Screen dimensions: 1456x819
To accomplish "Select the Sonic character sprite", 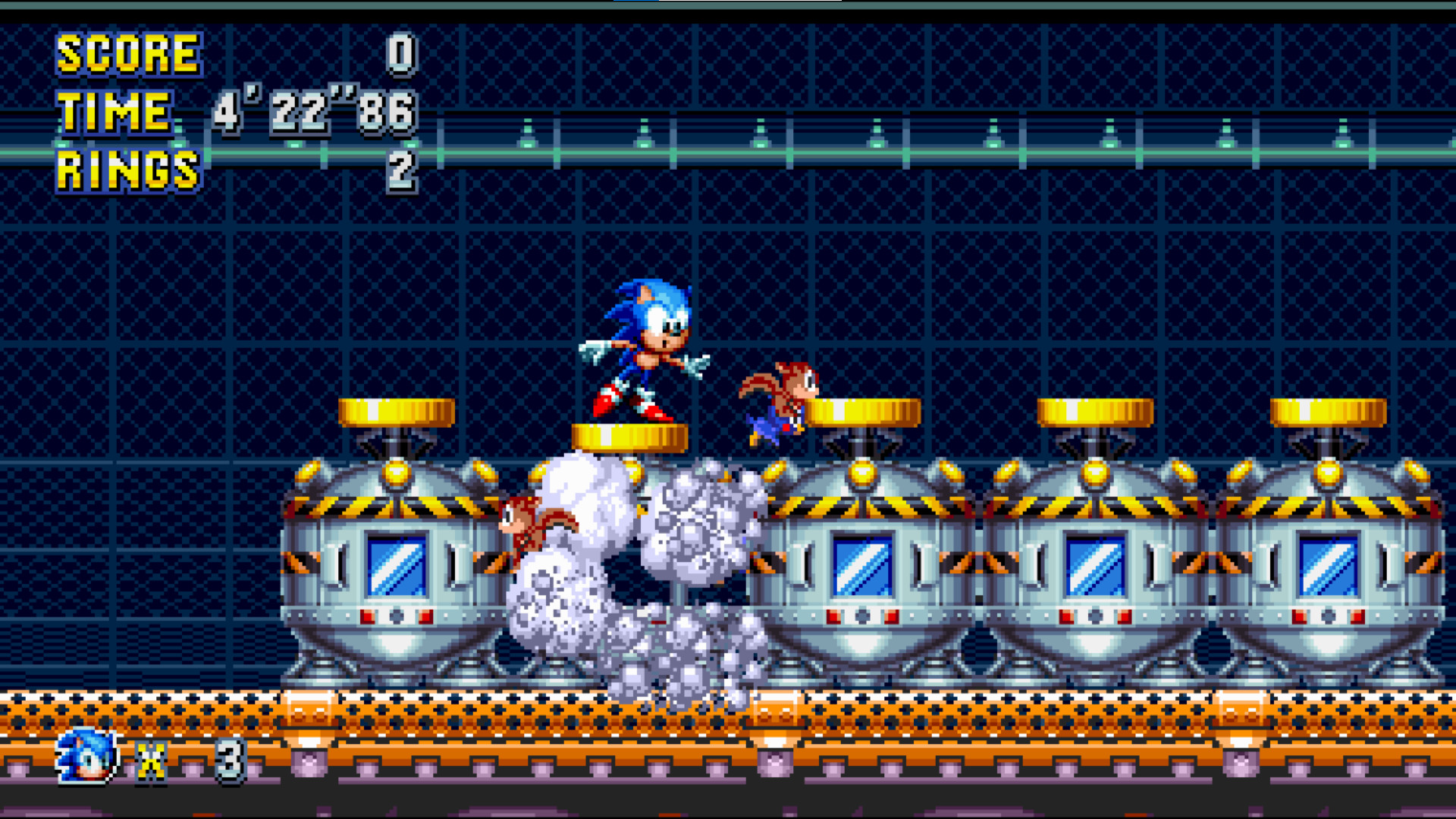I will point(645,349).
